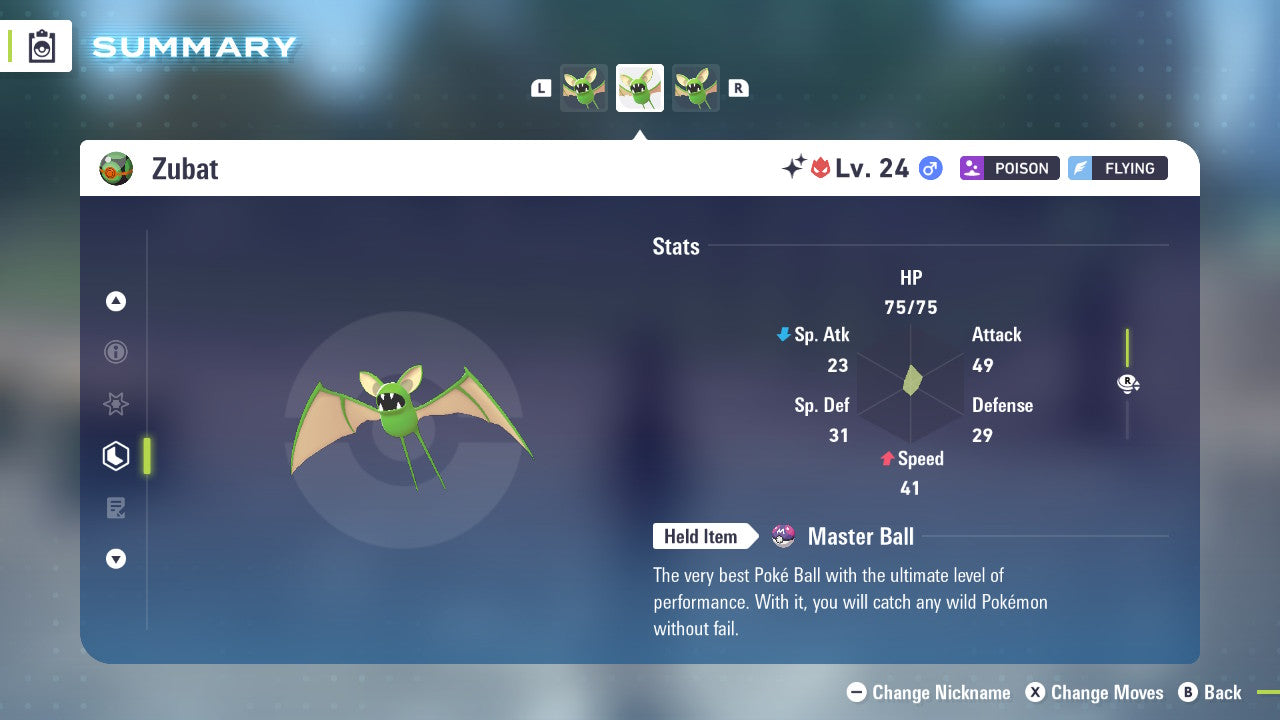Click the Poison type badge
Viewport: 1280px width, 720px height.
[x=1009, y=168]
